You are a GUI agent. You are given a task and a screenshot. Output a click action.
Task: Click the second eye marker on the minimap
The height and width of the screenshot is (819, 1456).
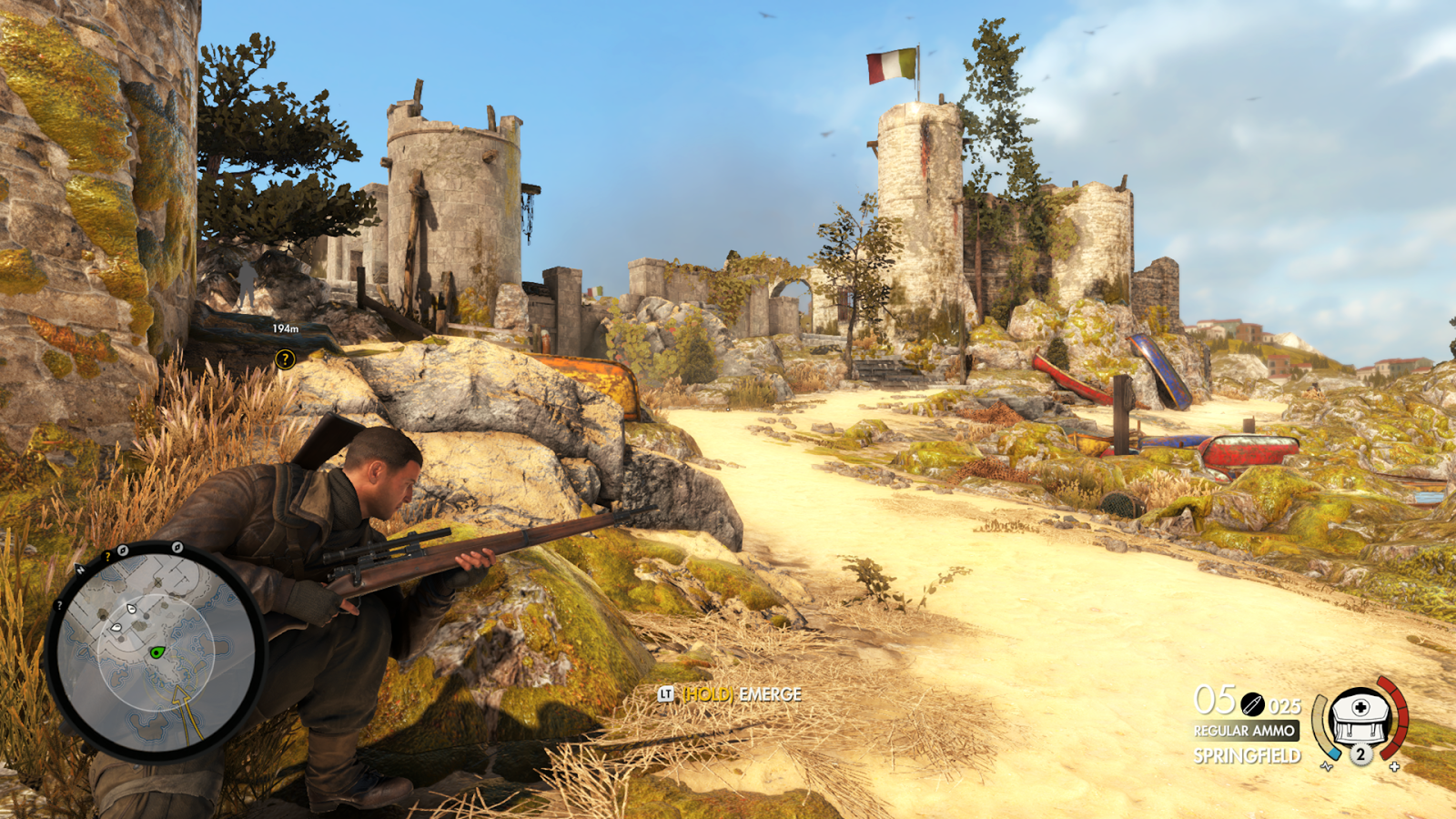coord(116,627)
